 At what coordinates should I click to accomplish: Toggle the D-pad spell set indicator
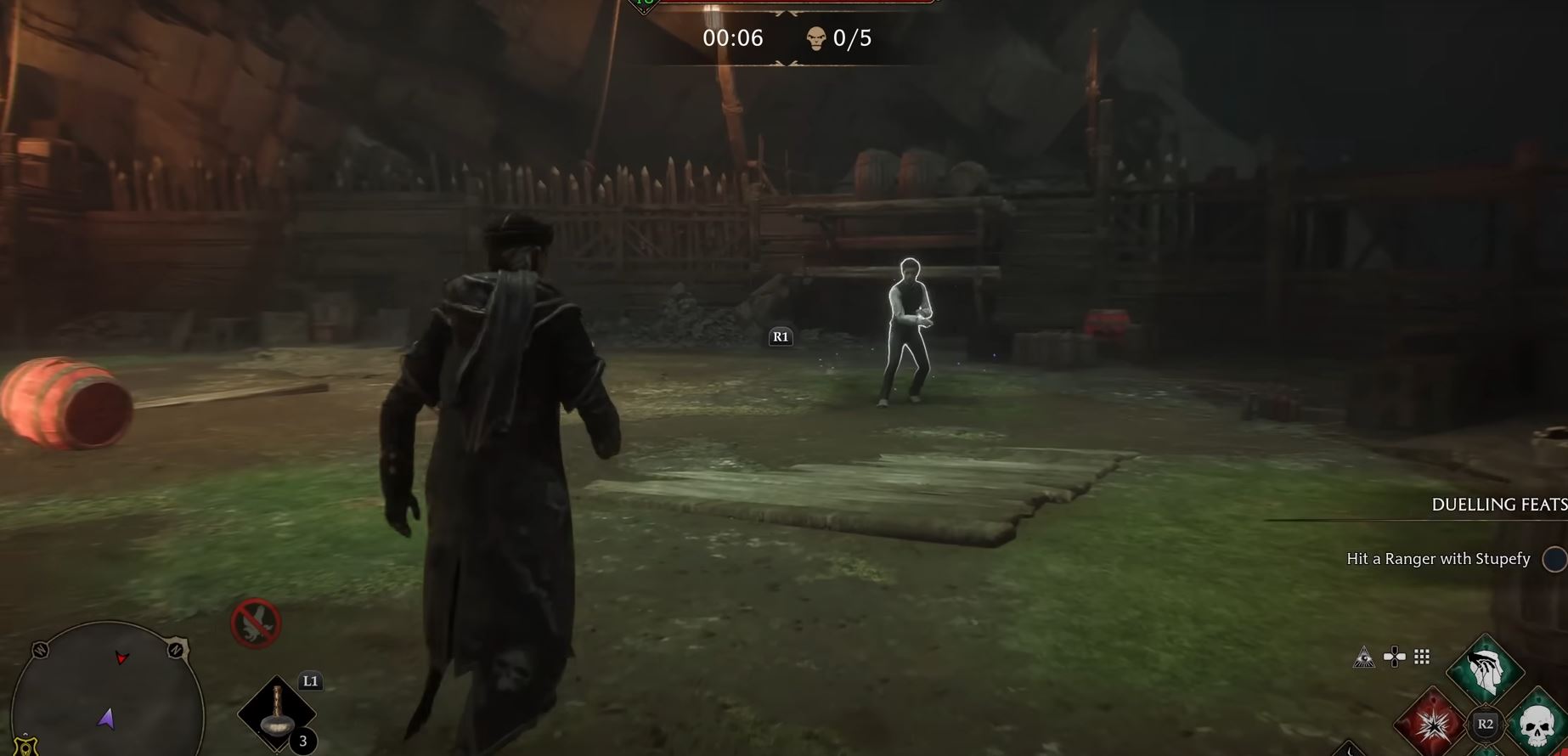pyautogui.click(x=1394, y=657)
